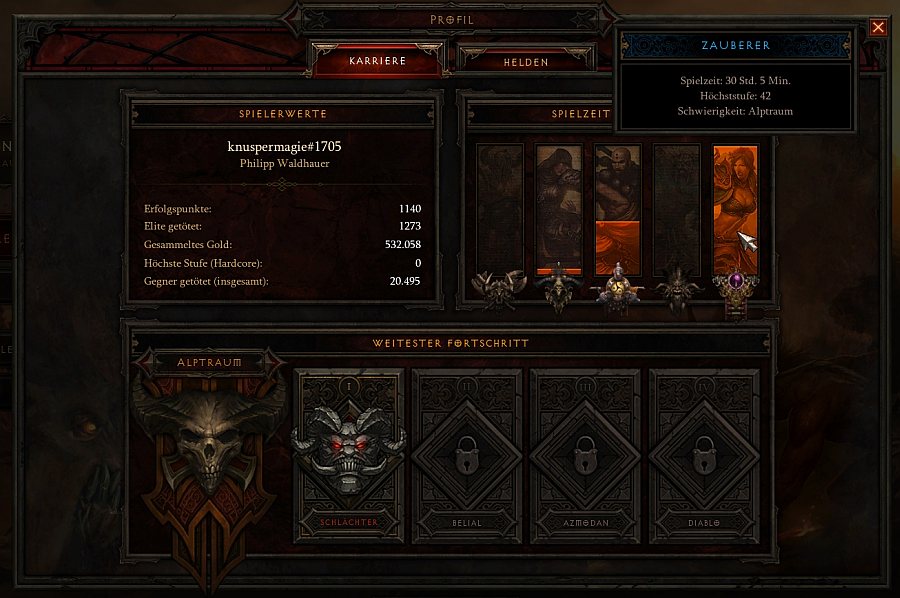Click the Schlächter act I progress tile
This screenshot has height=598, width=900.
(x=349, y=455)
